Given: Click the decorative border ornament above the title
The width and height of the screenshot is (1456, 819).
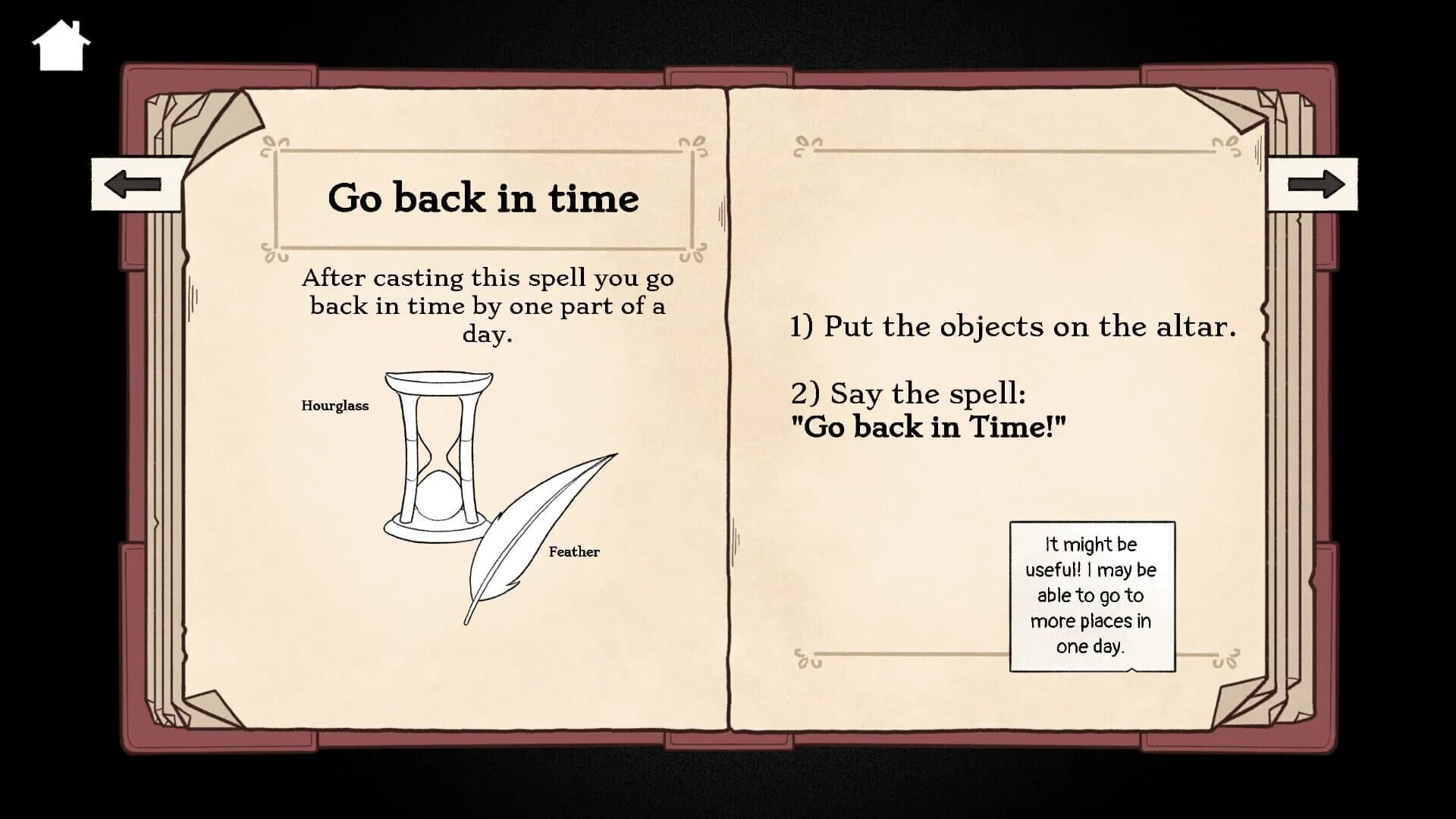Looking at the screenshot, I should 273,146.
